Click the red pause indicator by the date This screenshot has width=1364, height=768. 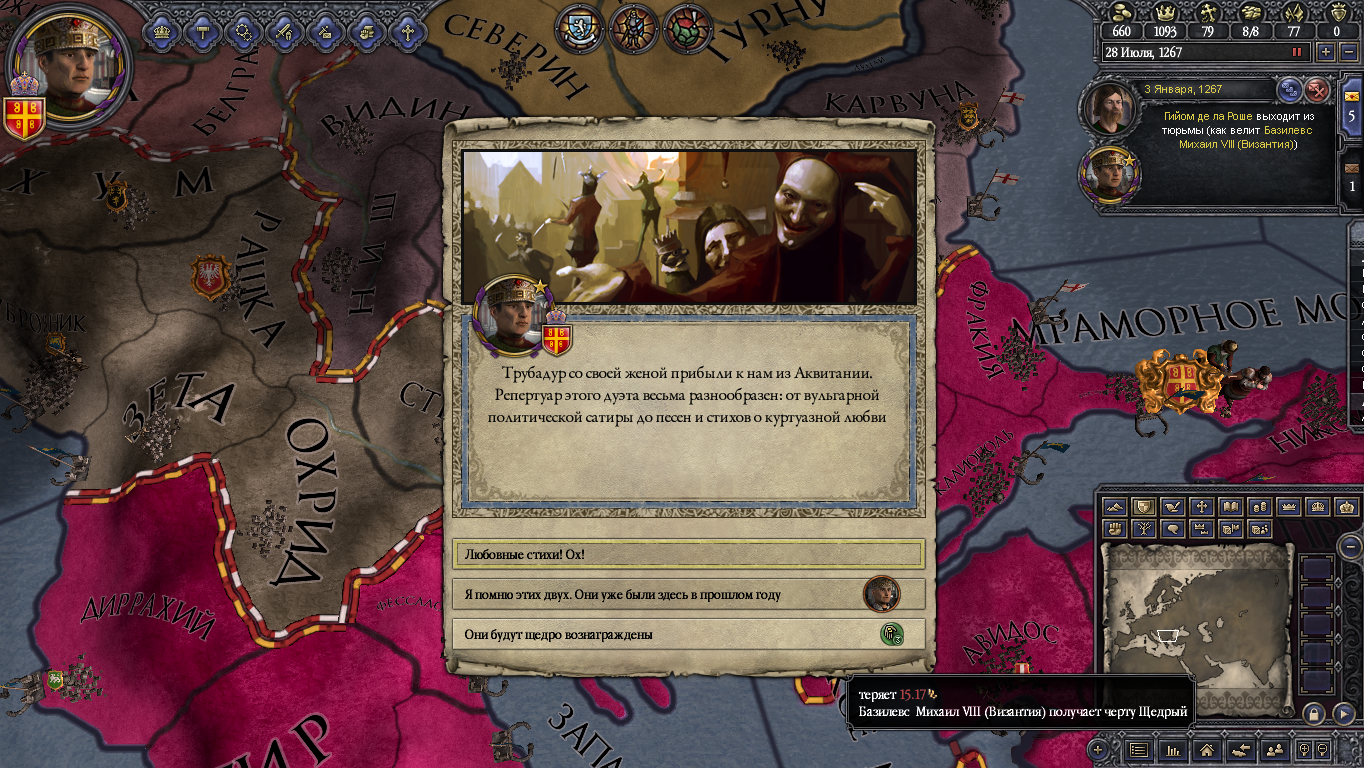(x=1298, y=52)
